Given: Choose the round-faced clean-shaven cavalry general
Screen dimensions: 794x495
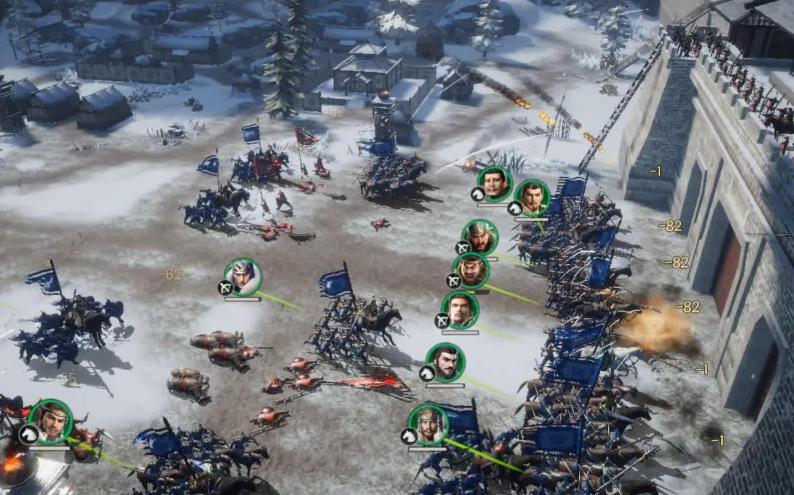Looking at the screenshot, I should click(494, 184).
